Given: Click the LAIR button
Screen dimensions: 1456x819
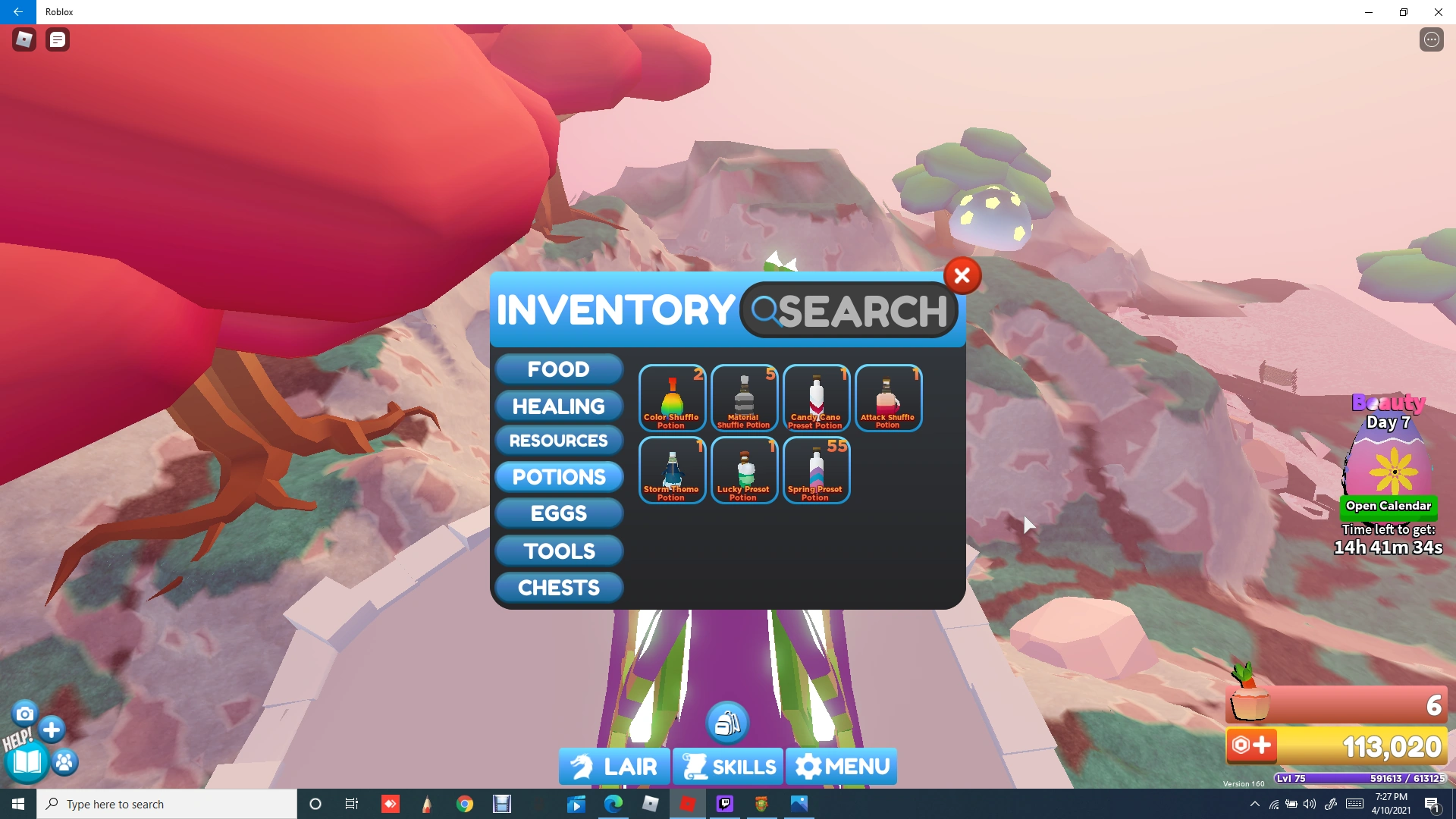Looking at the screenshot, I should click(614, 766).
